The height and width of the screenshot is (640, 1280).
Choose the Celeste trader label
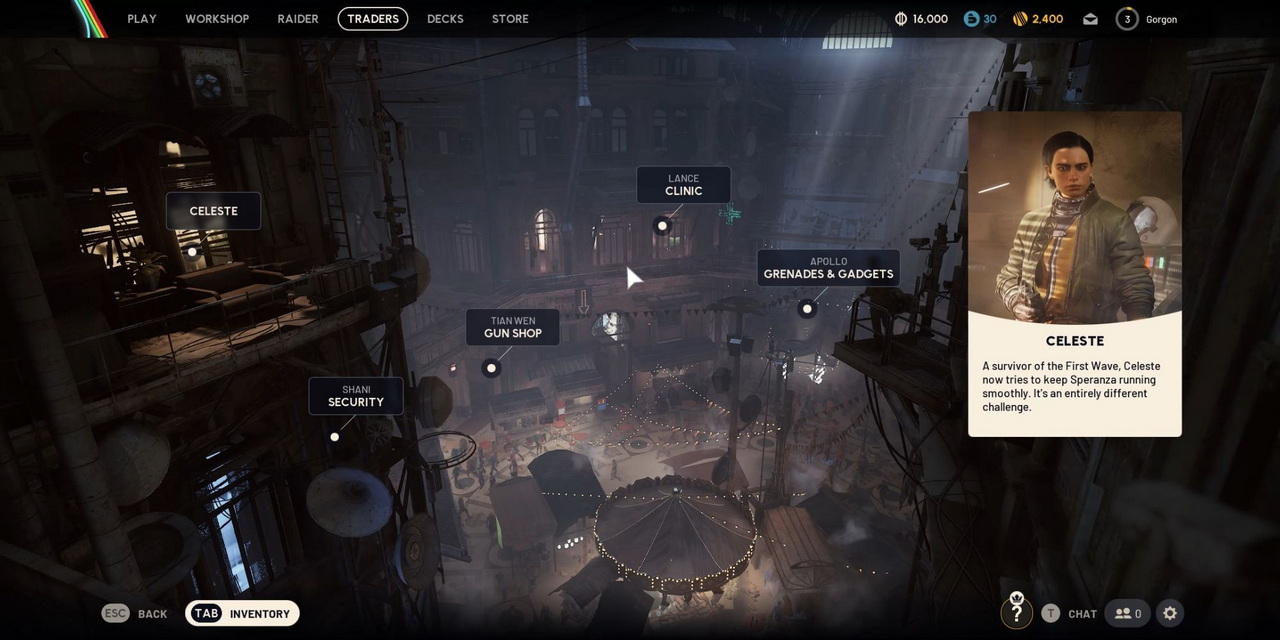point(214,211)
